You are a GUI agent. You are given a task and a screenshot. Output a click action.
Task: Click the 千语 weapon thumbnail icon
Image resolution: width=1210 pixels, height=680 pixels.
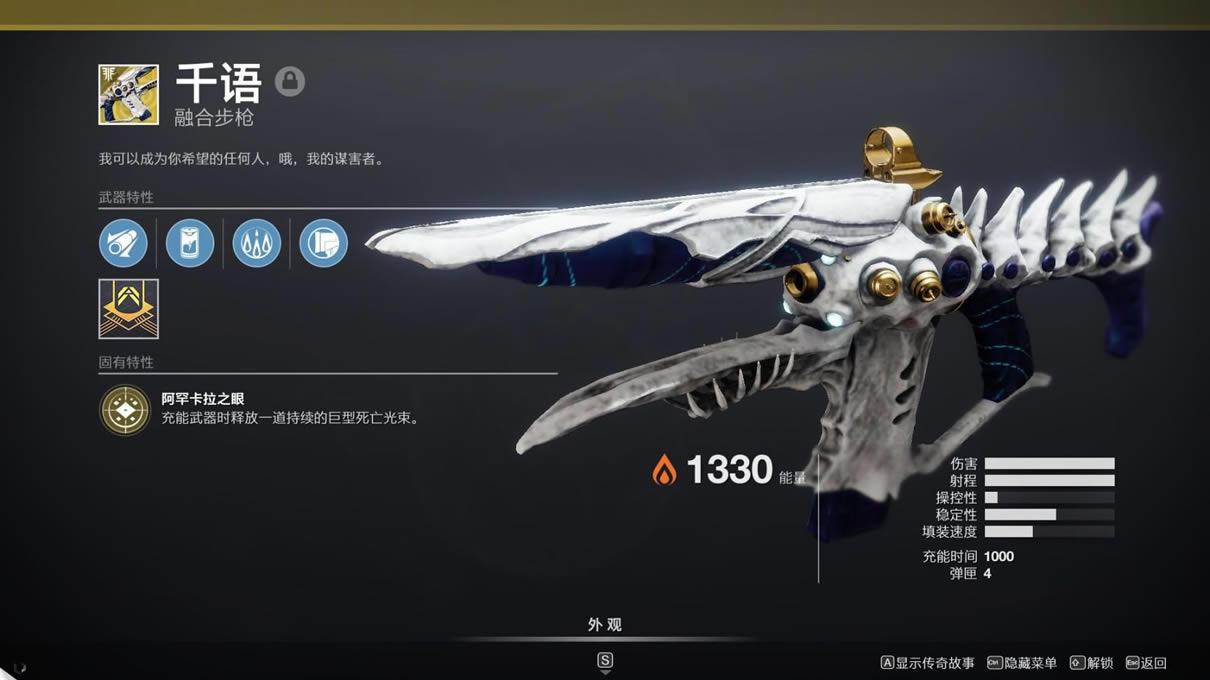[x=128, y=95]
